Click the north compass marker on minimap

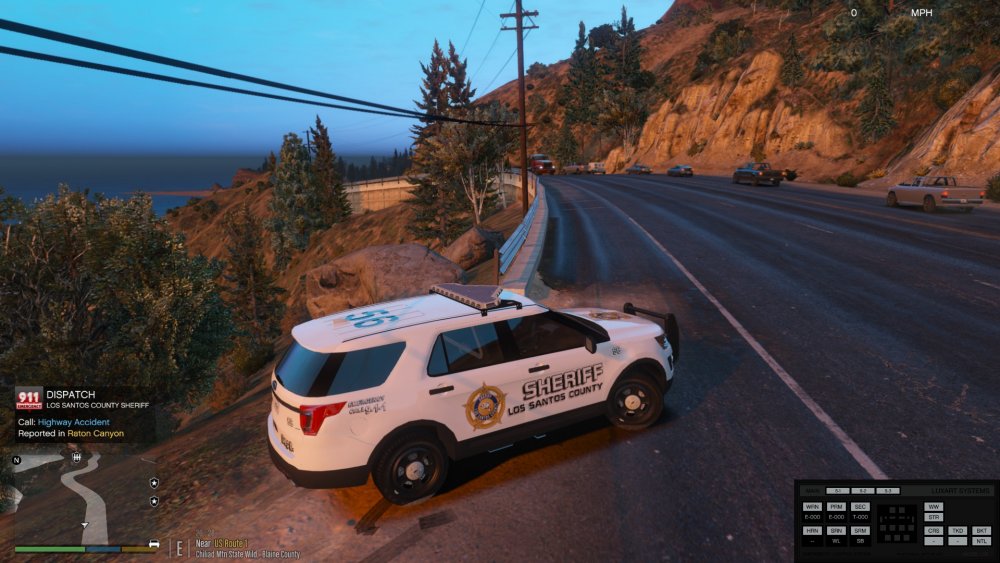16,460
